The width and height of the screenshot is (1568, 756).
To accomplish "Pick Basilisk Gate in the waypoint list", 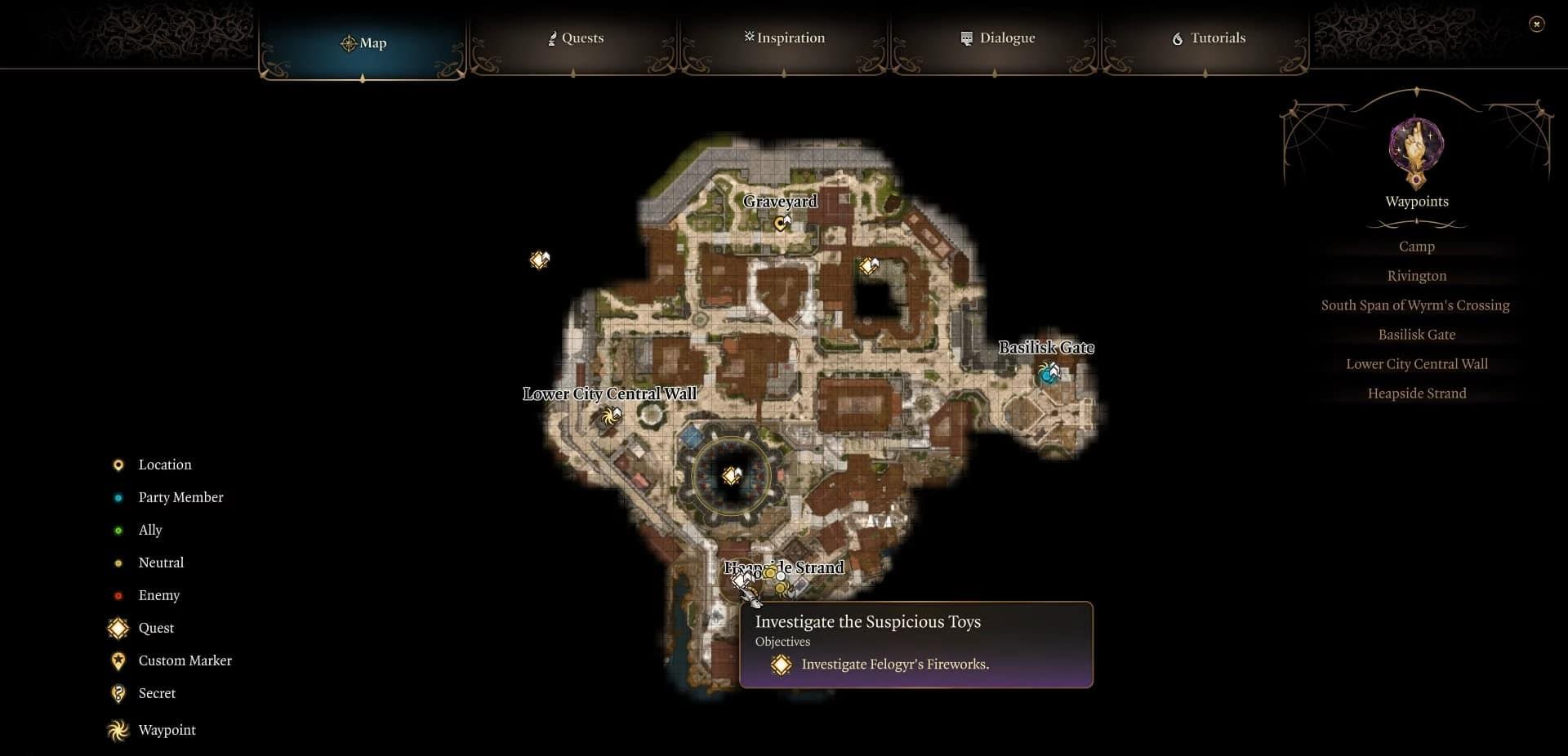I will coord(1416,335).
